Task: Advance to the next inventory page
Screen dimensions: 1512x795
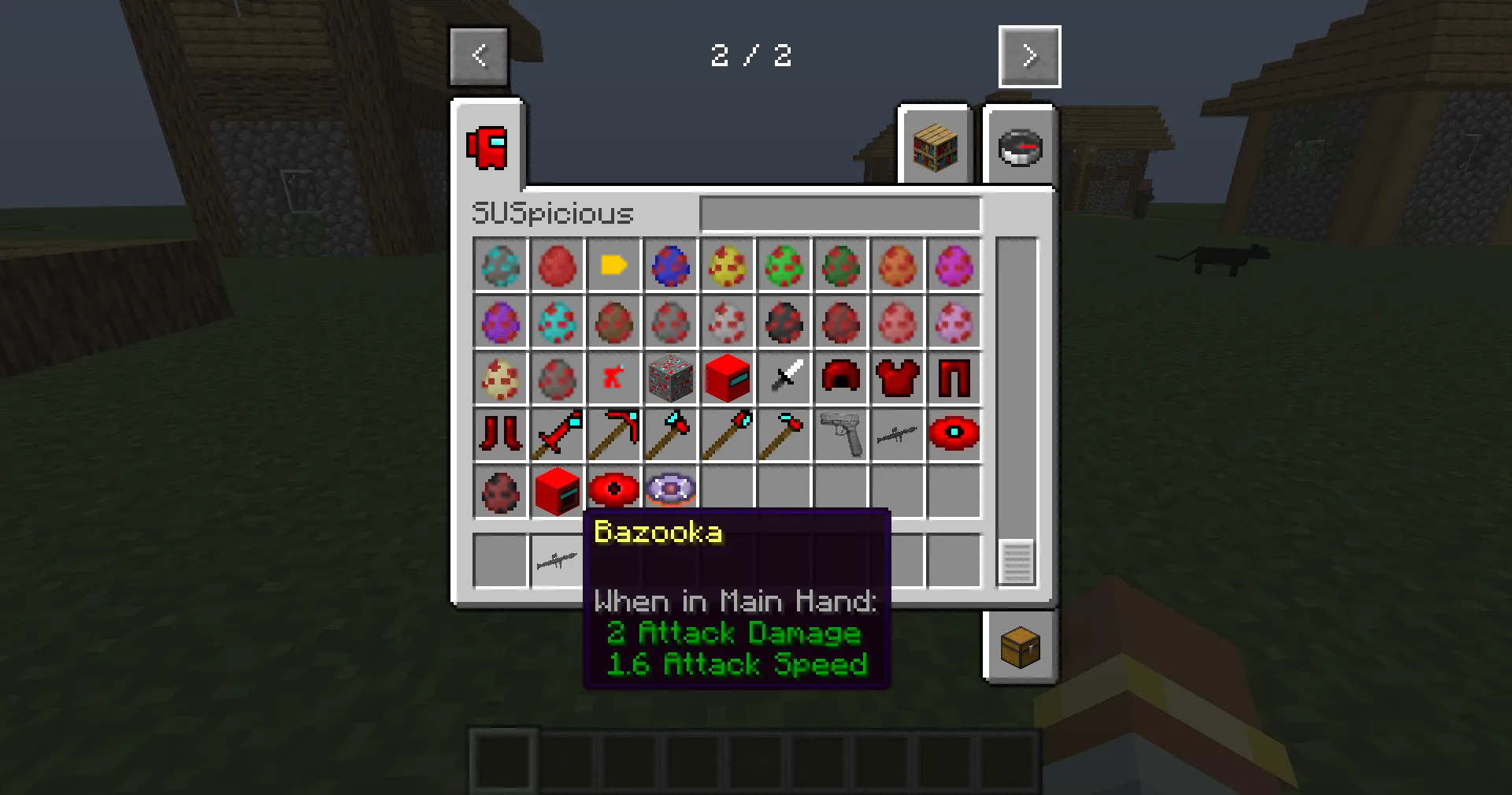Action: [x=1029, y=56]
